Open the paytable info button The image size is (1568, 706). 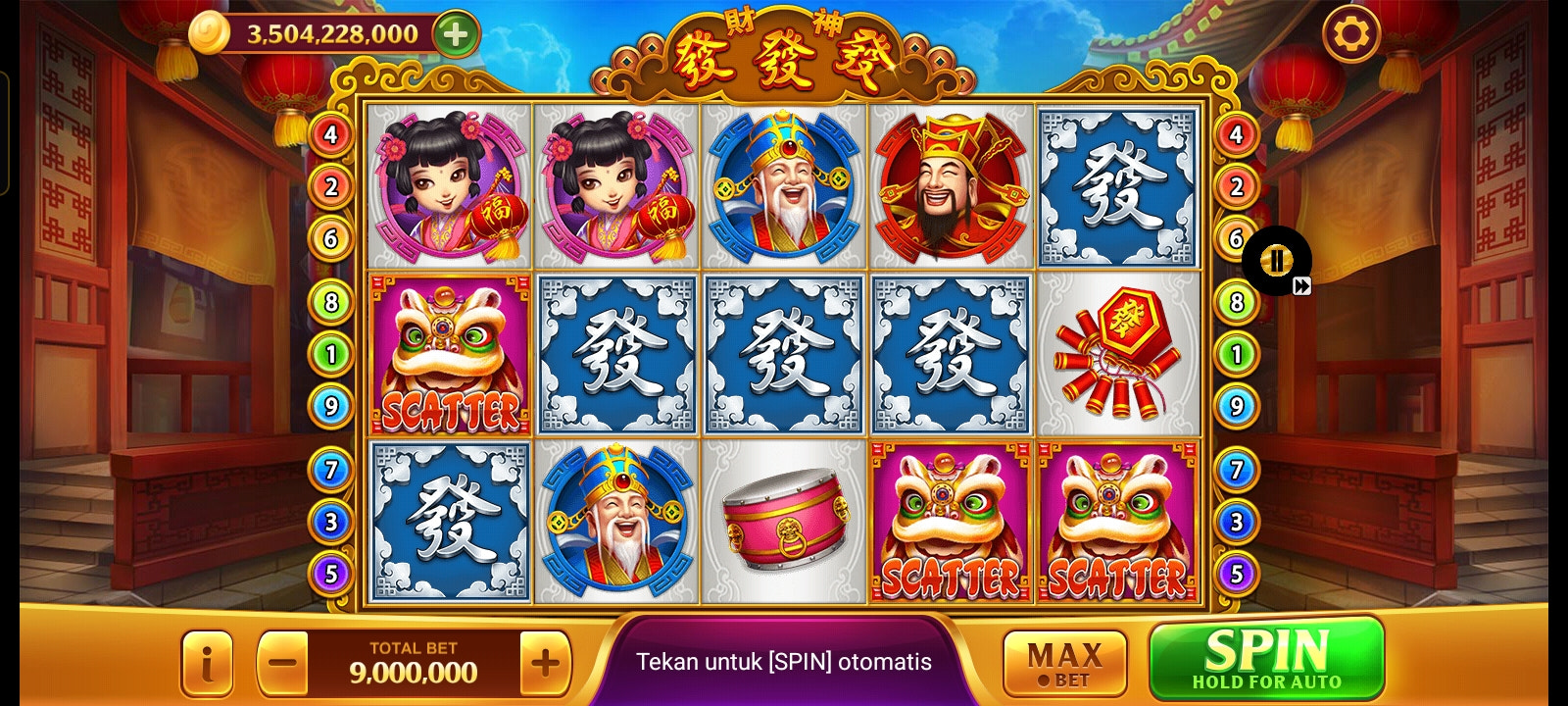207,664
